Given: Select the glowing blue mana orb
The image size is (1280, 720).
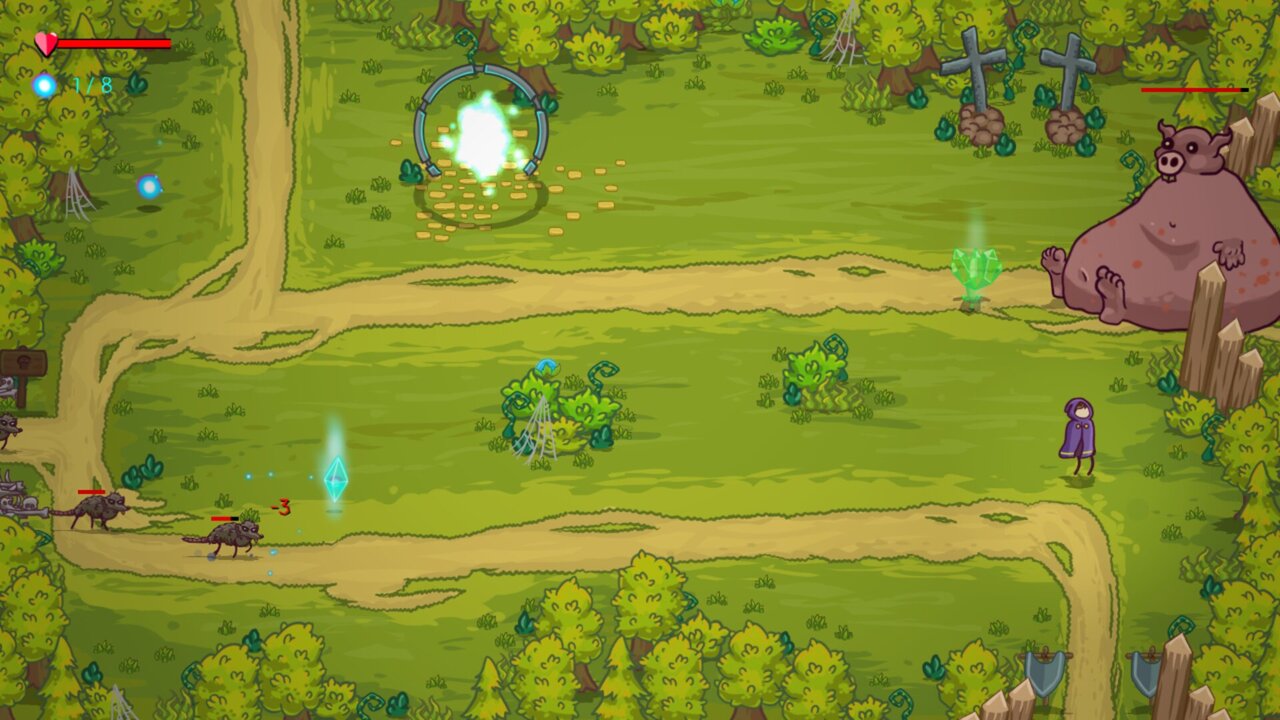Looking at the screenshot, I should pos(44,85).
